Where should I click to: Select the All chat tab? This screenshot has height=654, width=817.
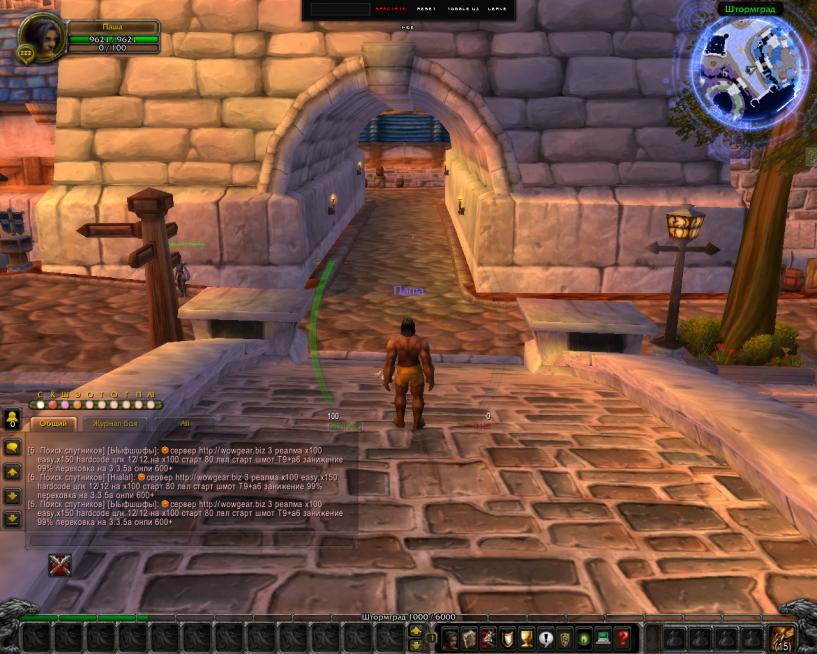click(185, 424)
